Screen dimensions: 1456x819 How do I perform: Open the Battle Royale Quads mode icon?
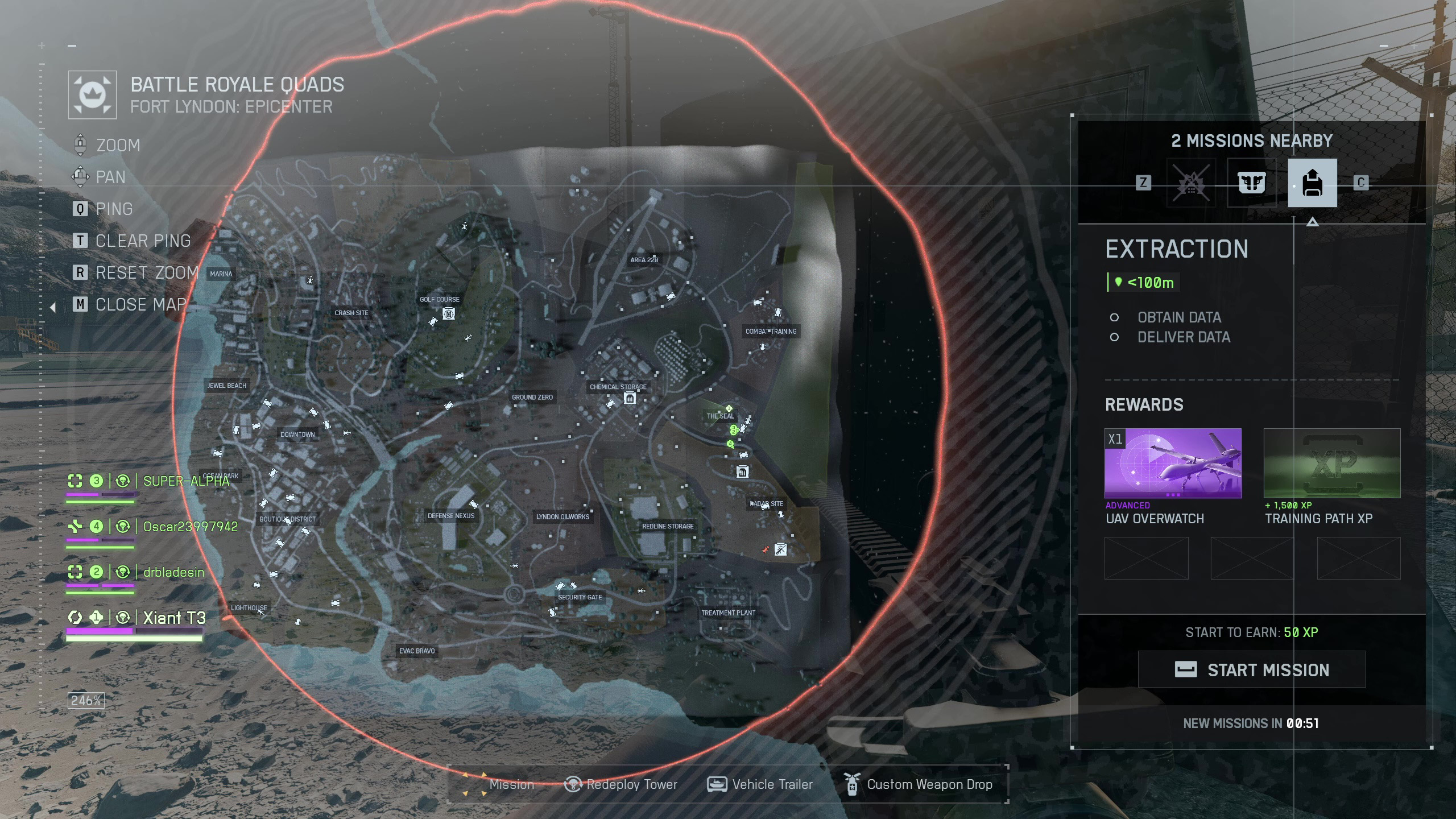[92, 95]
